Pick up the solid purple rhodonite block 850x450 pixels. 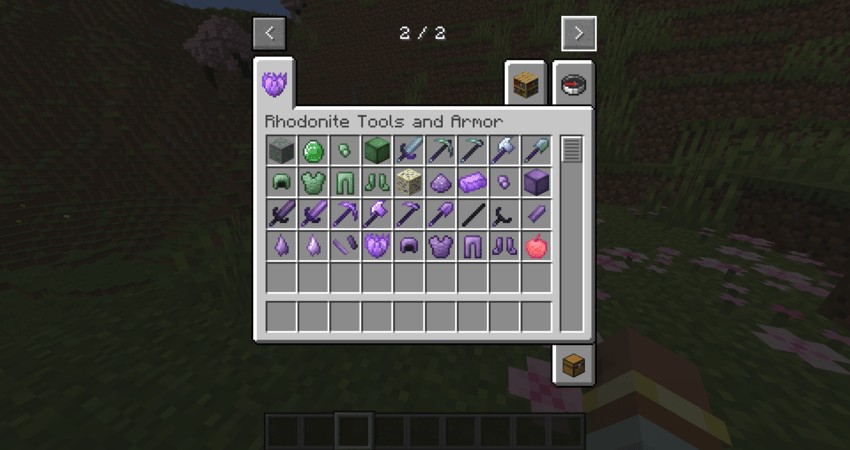(x=537, y=182)
